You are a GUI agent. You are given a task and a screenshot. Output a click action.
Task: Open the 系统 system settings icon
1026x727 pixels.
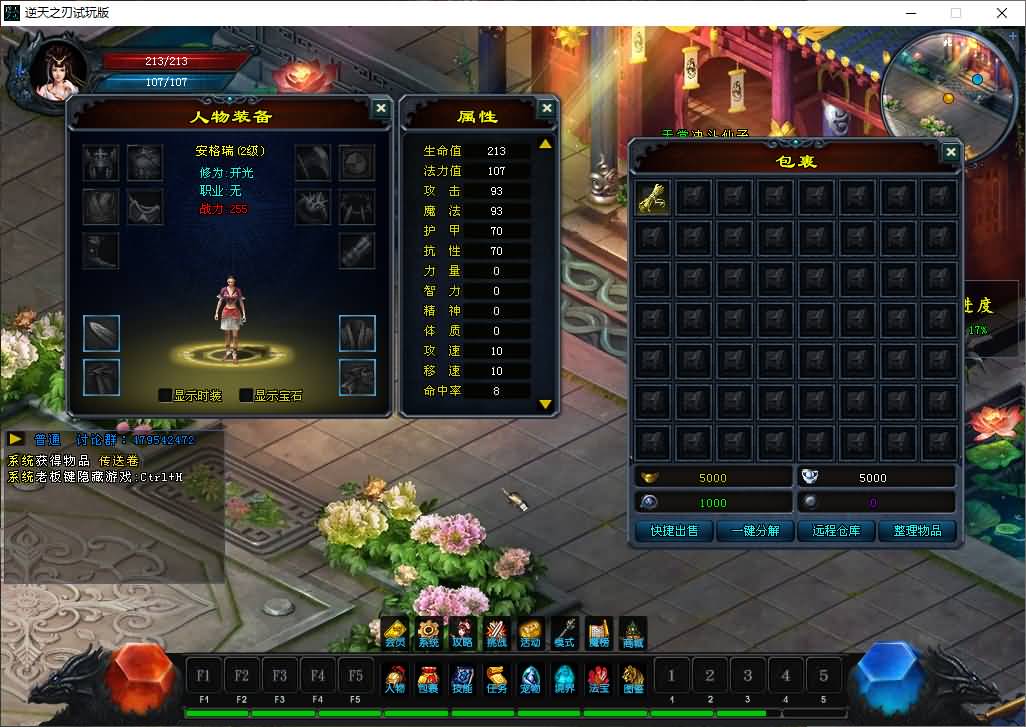point(428,633)
